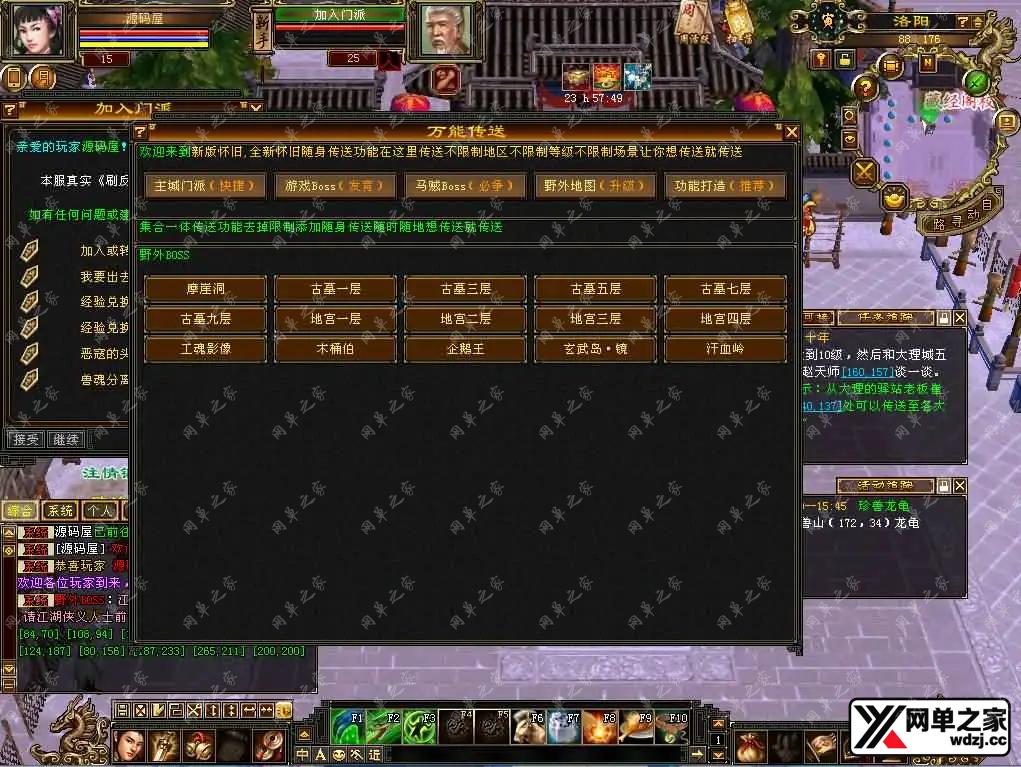Switch chat to the 个人 tab
The width and height of the screenshot is (1021, 767).
[x=97, y=510]
